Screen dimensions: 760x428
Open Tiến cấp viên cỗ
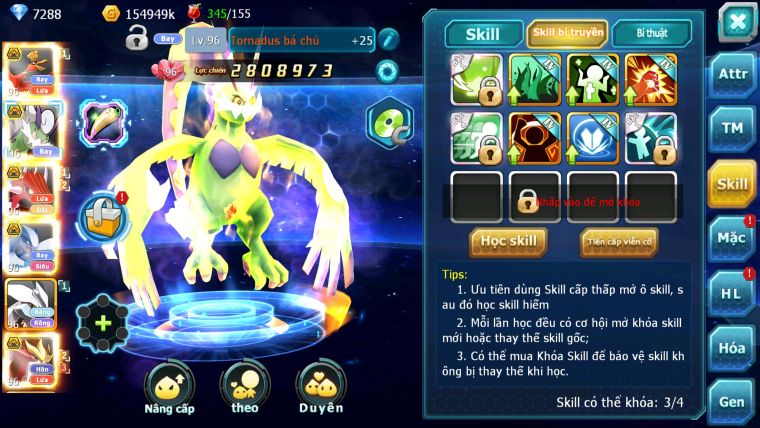point(619,241)
